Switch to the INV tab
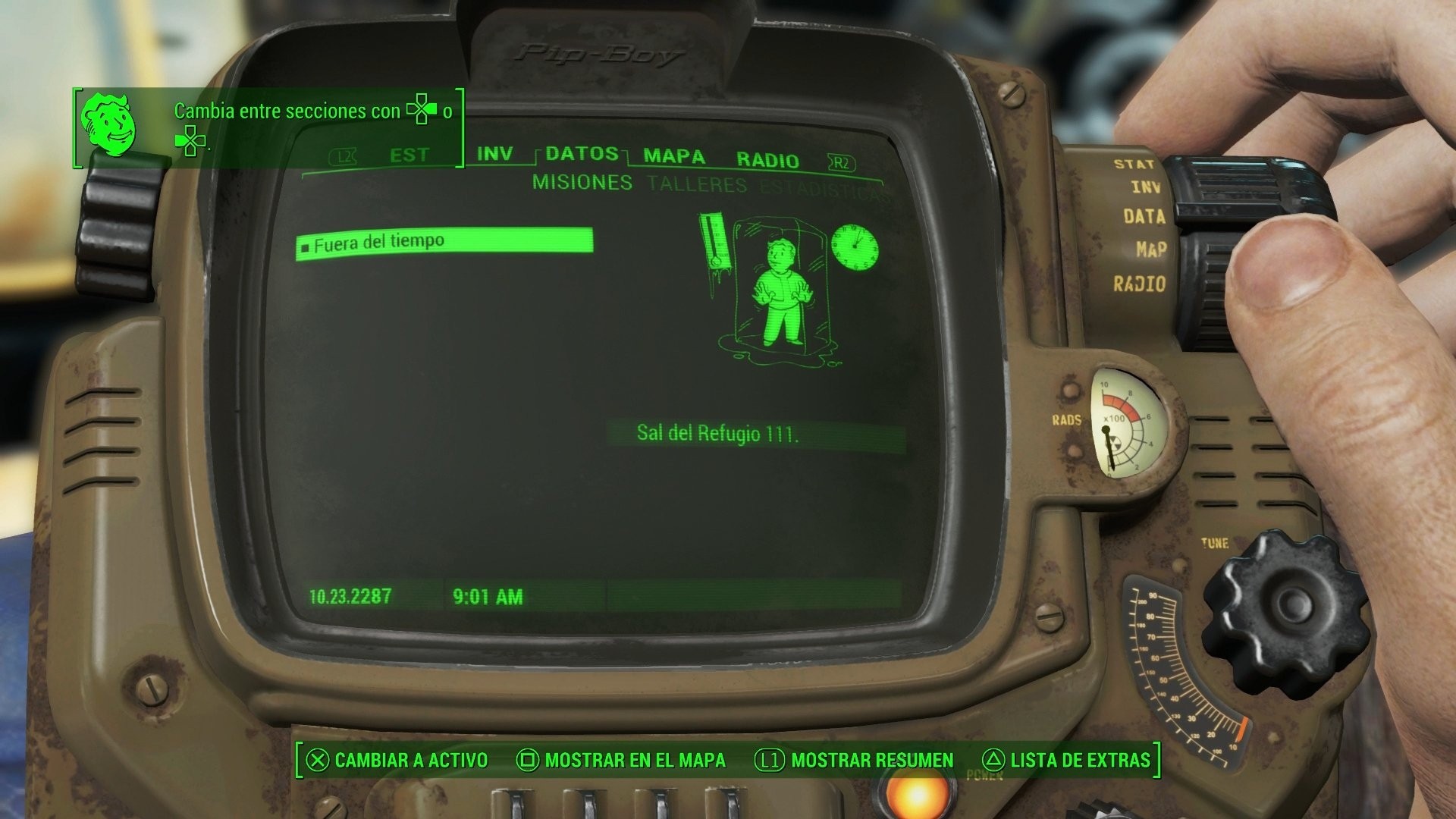1456x819 pixels. [493, 153]
